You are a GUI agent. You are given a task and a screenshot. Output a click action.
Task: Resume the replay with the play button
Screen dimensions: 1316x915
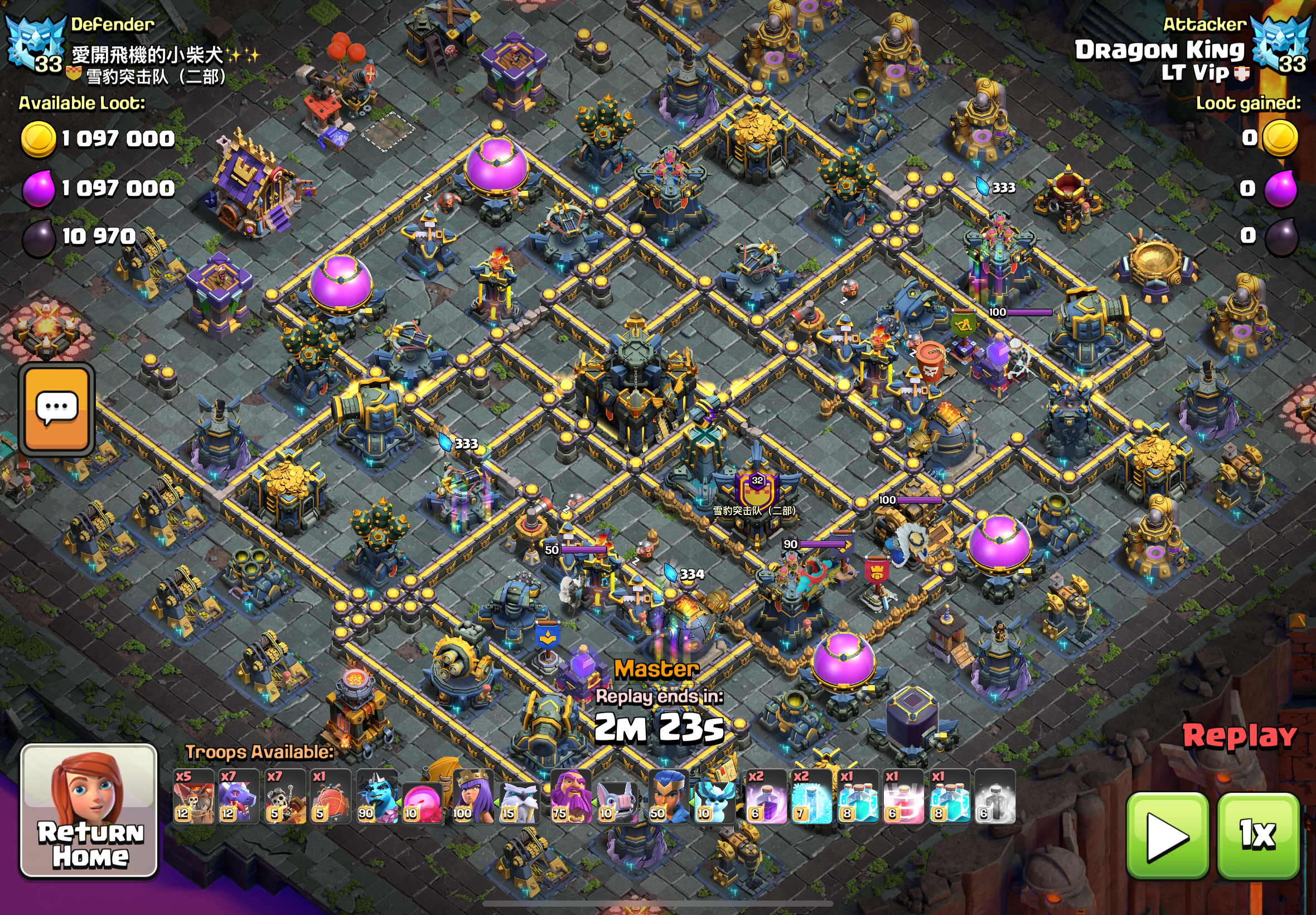[x=1167, y=835]
